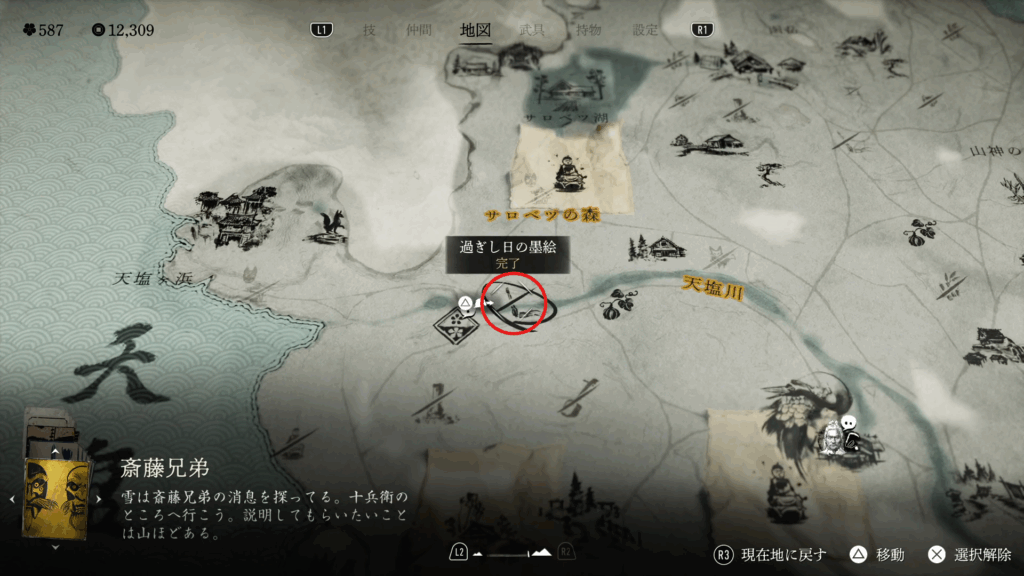Image resolution: width=1024 pixels, height=576 pixels.
Task: Select the 過ぎし日の墨絵 marker circled in red
Action: point(515,303)
